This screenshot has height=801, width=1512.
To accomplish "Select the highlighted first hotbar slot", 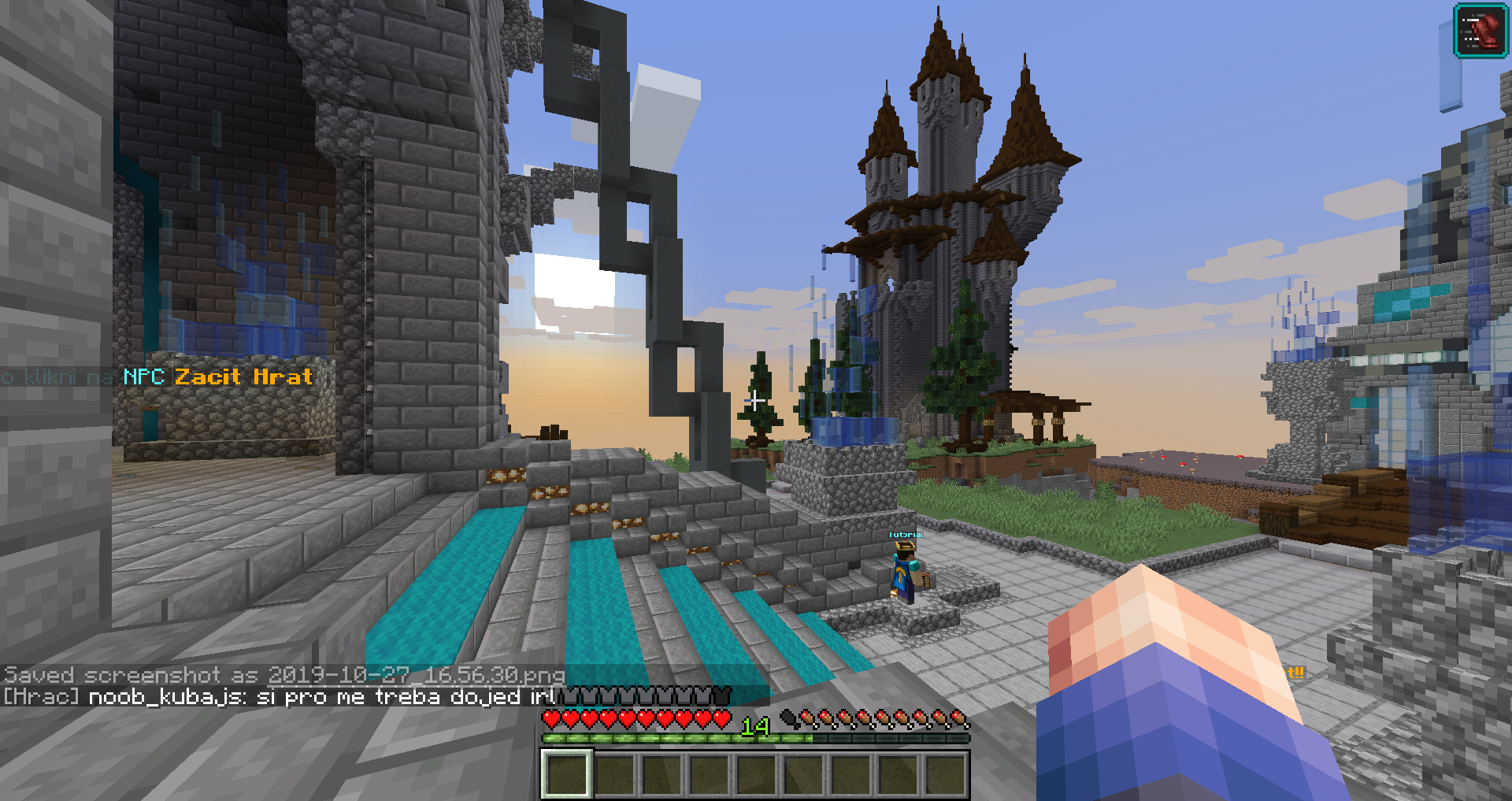I will coord(565,773).
